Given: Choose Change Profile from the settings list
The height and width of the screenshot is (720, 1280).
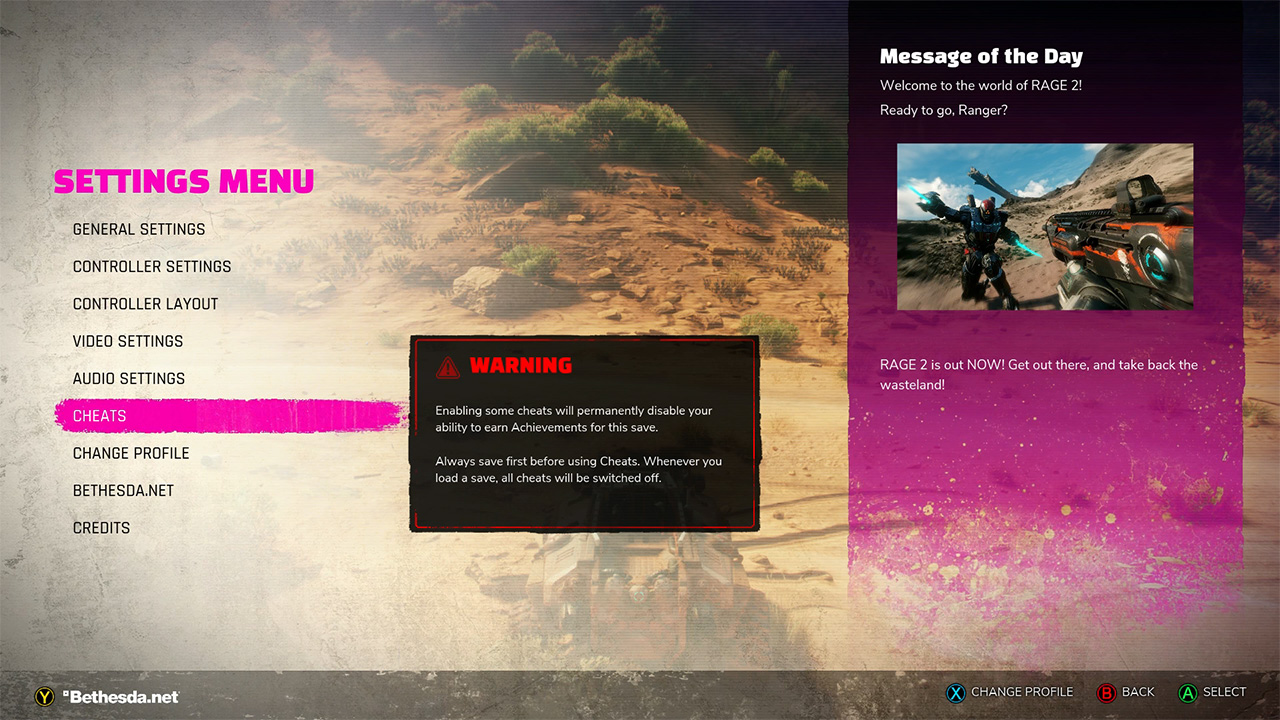Looking at the screenshot, I should point(131,453).
